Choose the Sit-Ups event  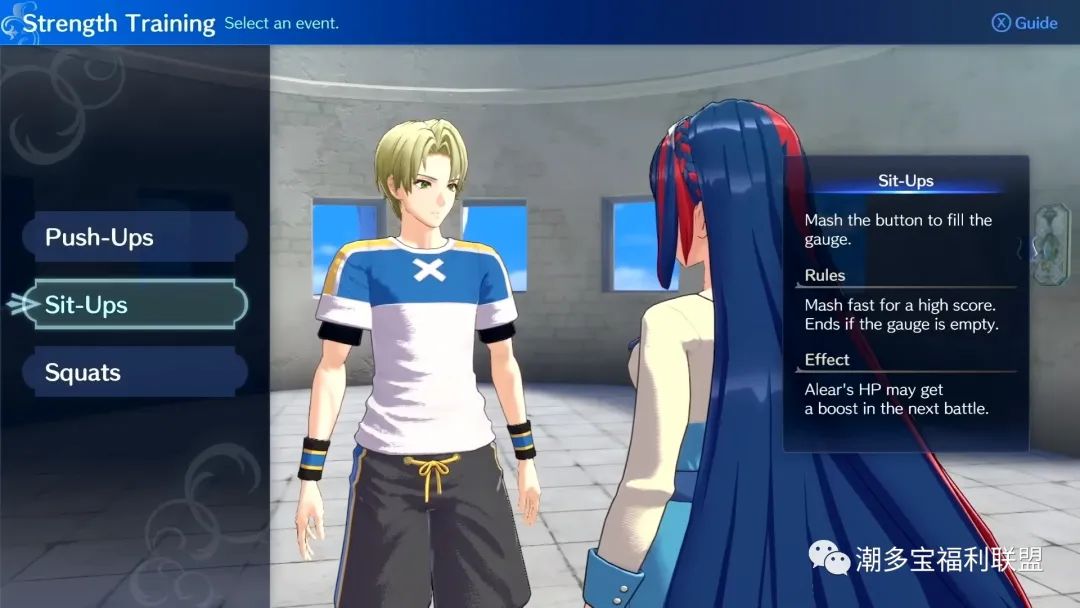click(x=138, y=305)
